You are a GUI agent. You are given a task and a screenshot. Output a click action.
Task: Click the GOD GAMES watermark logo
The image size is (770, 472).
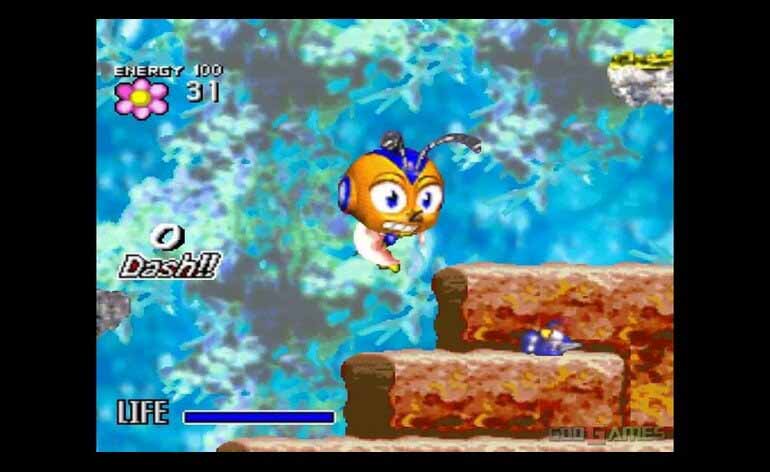click(x=606, y=433)
